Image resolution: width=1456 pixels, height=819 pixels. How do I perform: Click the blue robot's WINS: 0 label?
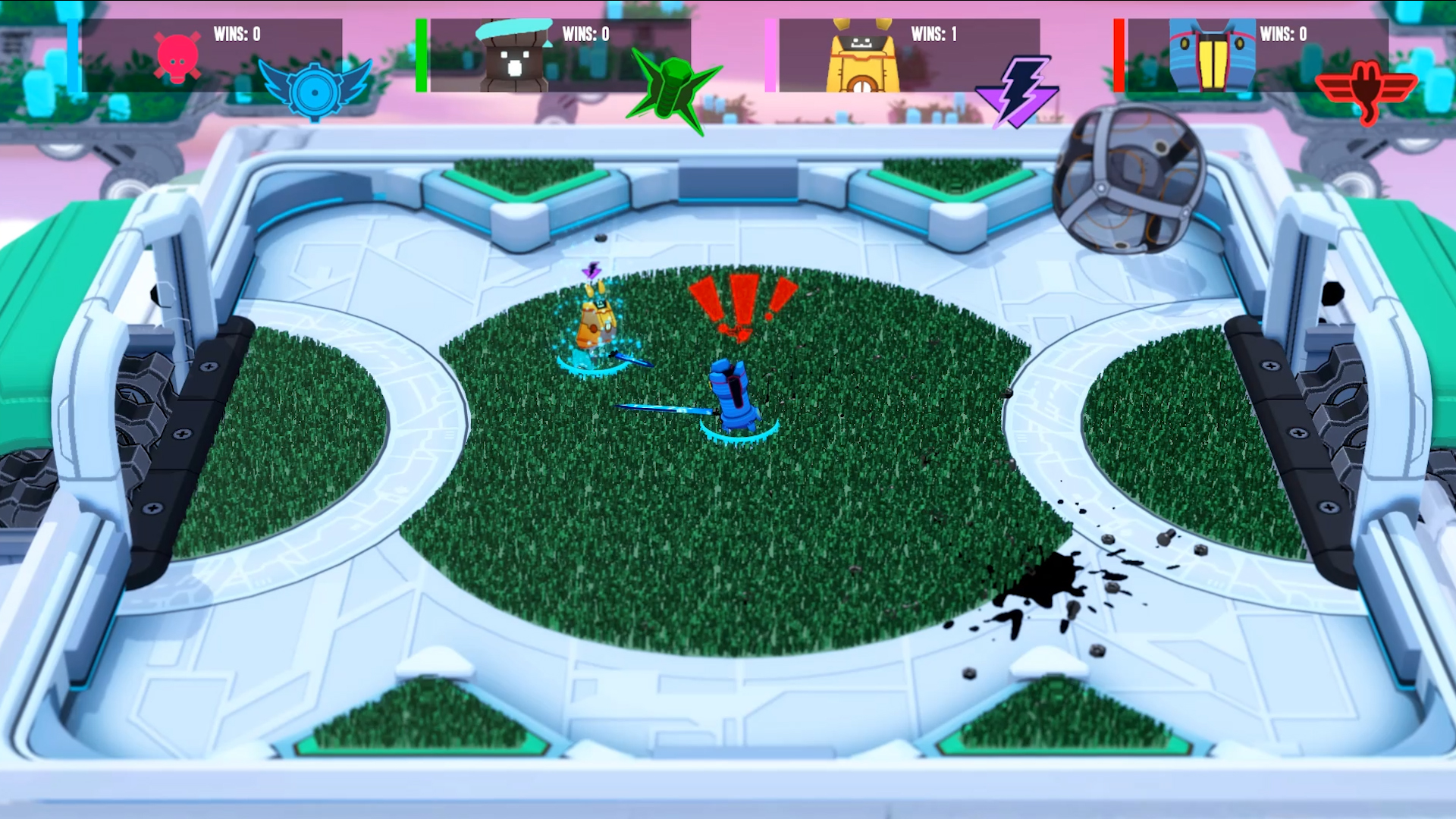[x=1282, y=34]
